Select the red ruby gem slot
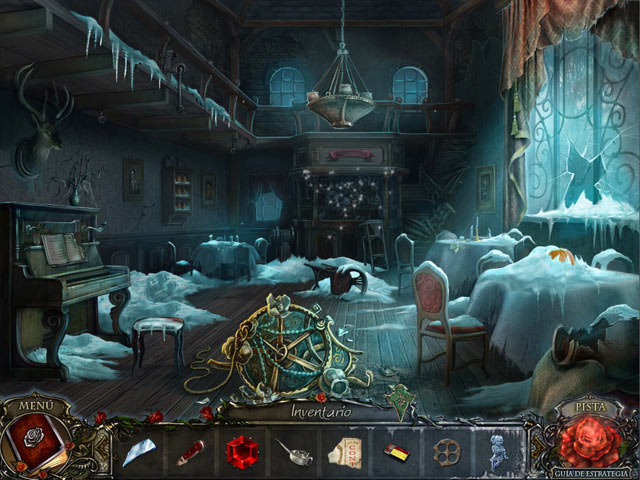Viewport: 640px width, 480px height. (x=241, y=451)
